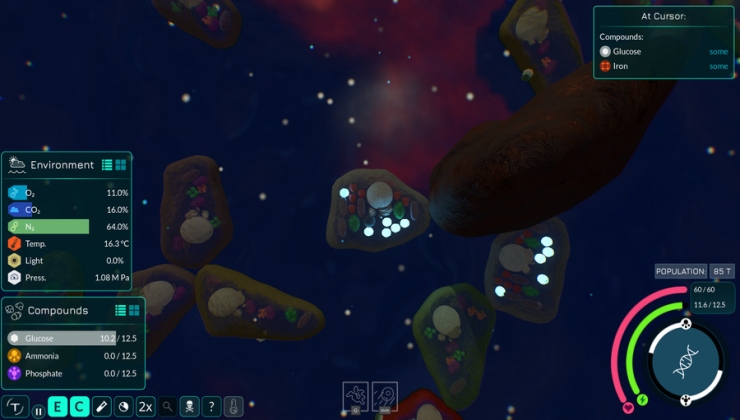Open help with the question mark button

pos(211,407)
